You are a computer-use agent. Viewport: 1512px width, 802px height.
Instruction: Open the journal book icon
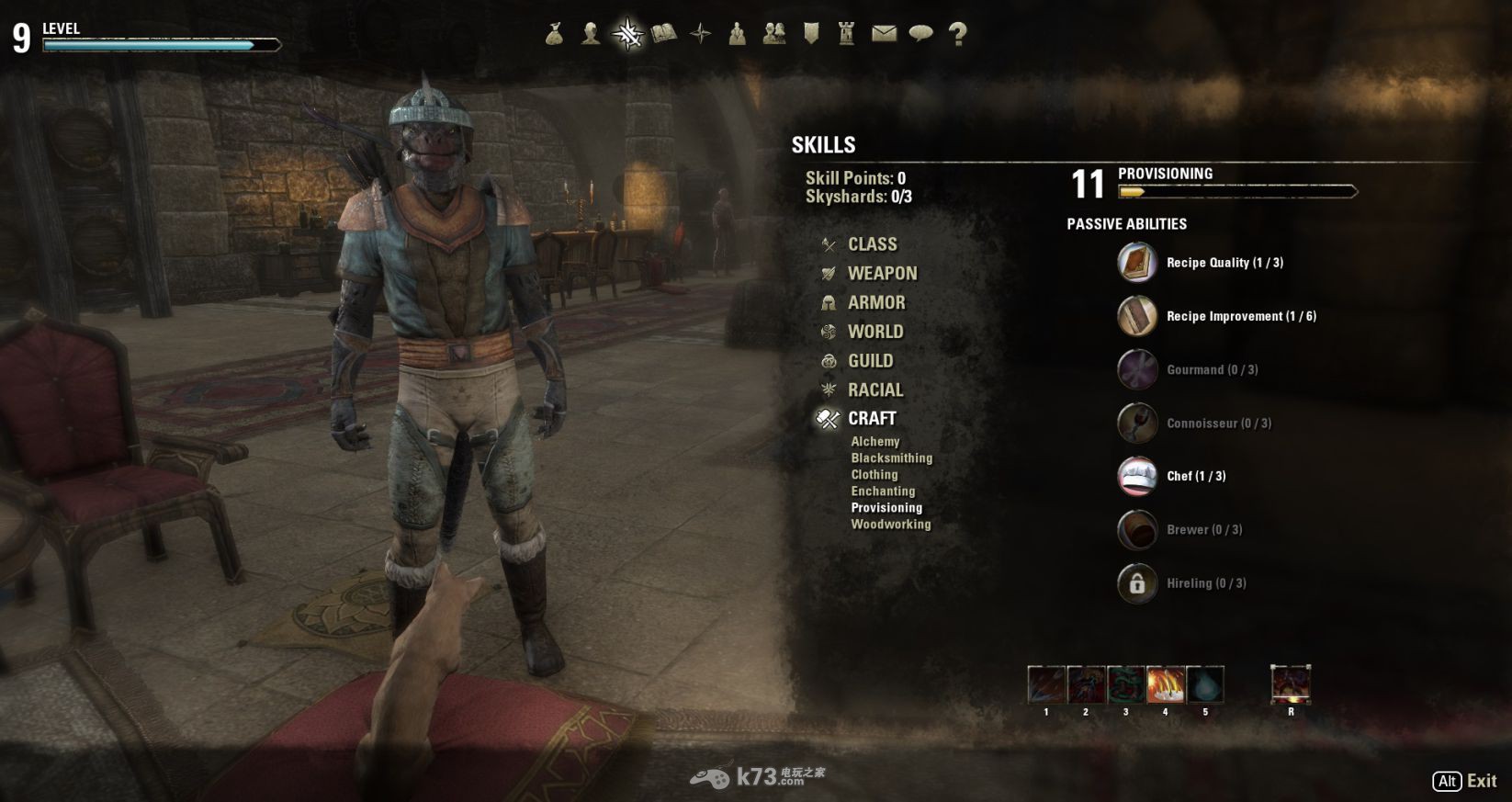tap(663, 35)
